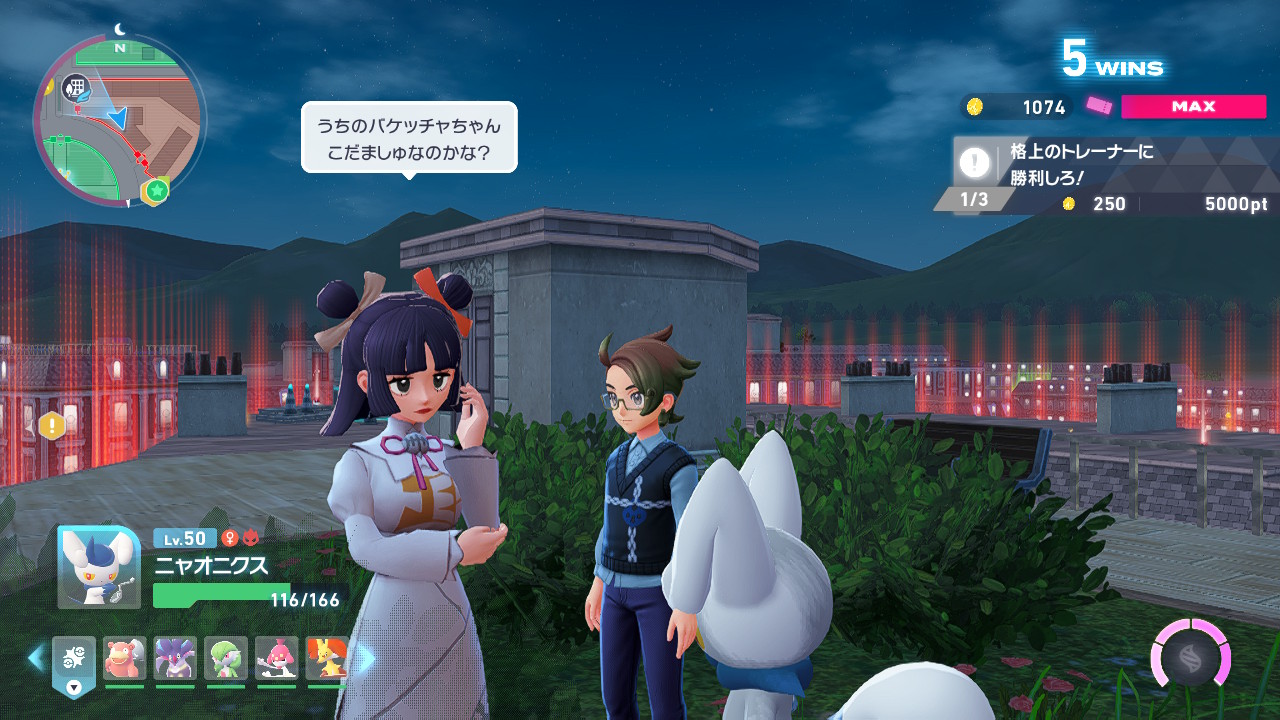The width and height of the screenshot is (1280, 720).
Task: Select Gardevoir in the party bar
Action: point(226,658)
